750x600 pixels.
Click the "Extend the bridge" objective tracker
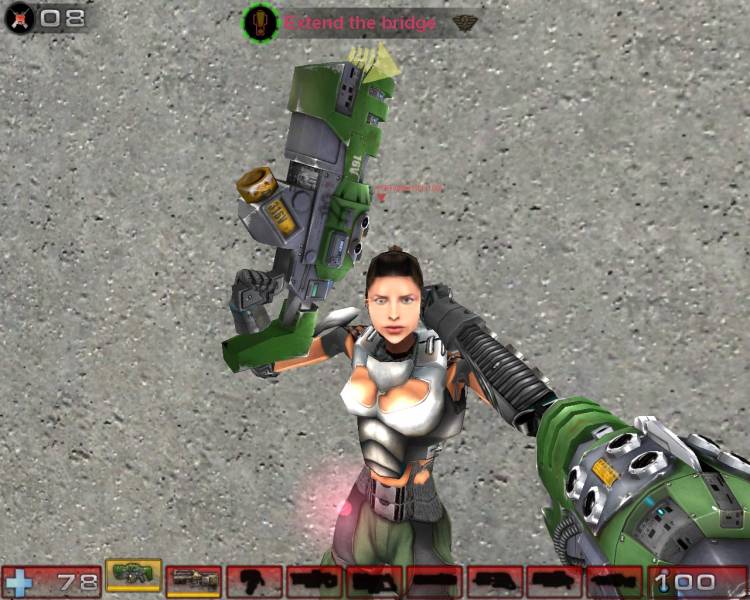pyautogui.click(x=359, y=22)
